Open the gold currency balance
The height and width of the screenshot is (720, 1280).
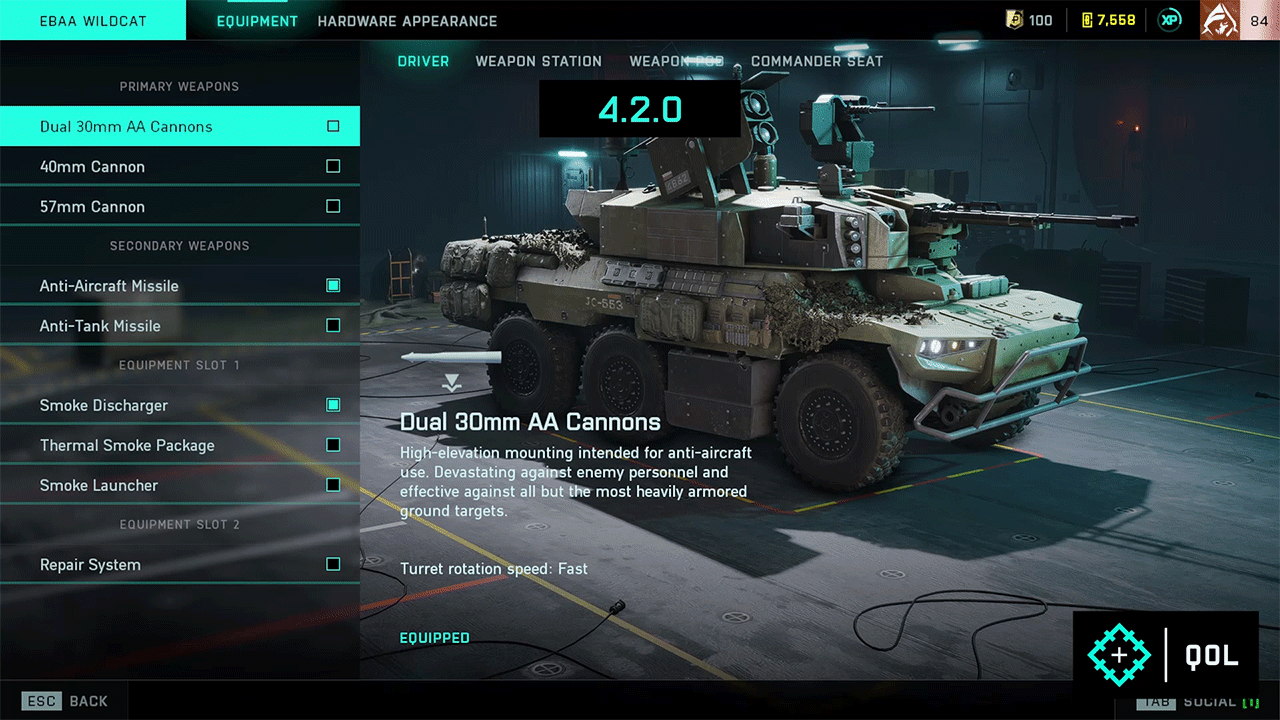[x=1108, y=20]
